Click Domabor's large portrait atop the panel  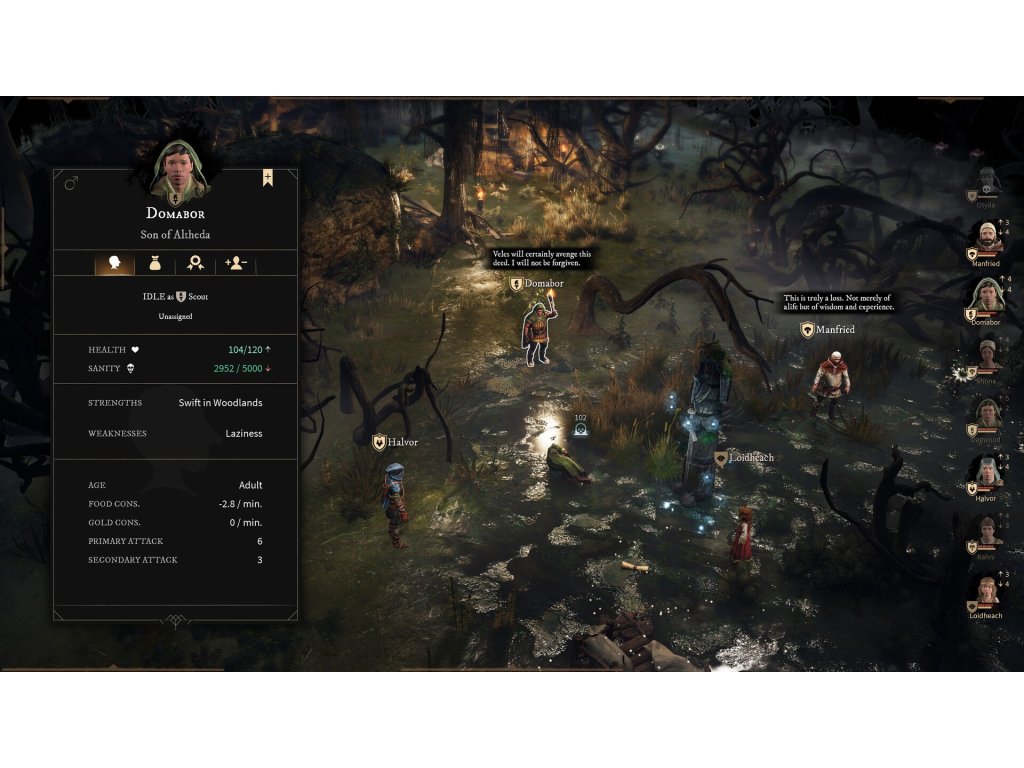(x=179, y=169)
